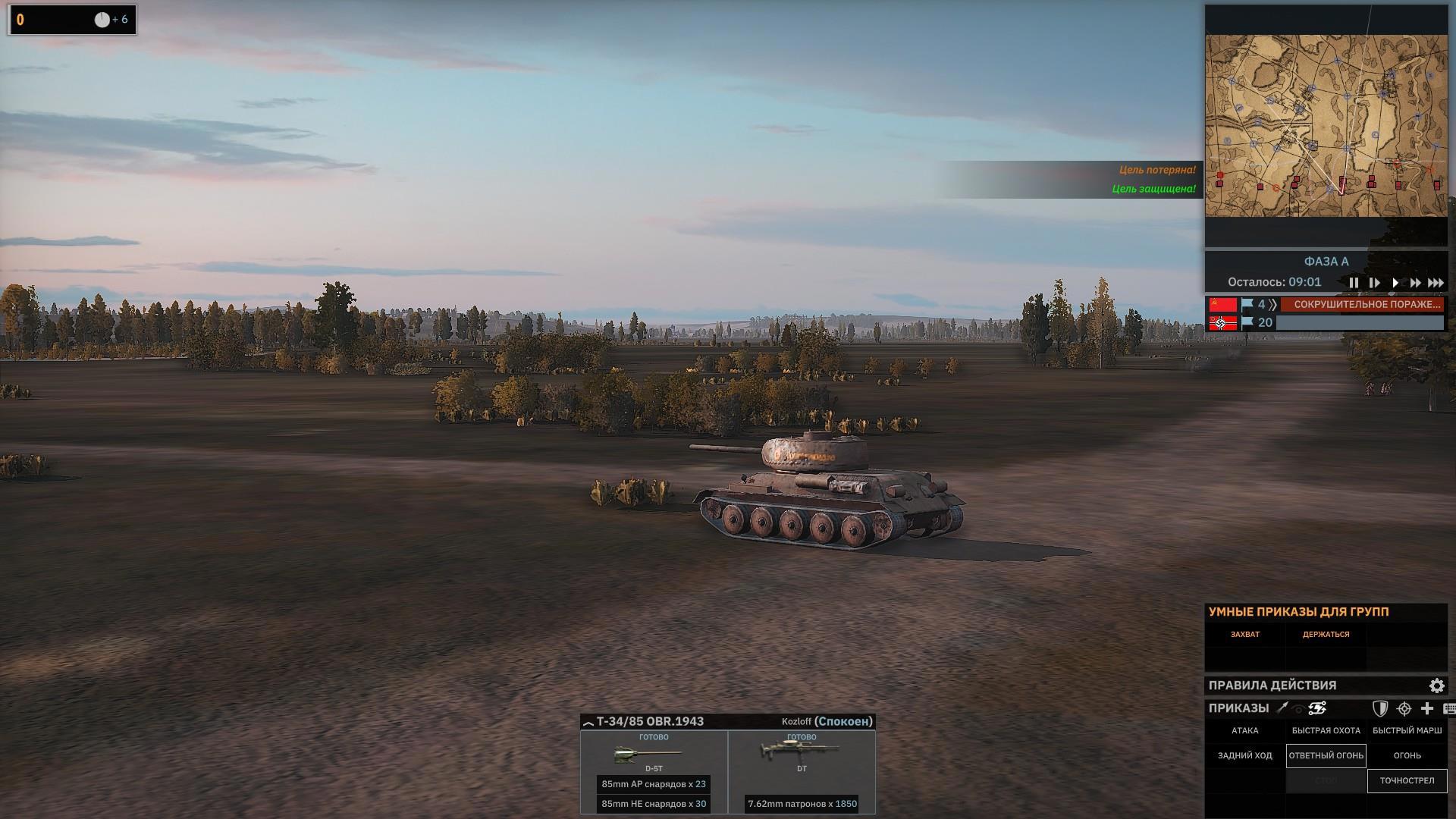
Task: Select the 85mm AP shell type
Action: pos(653,784)
